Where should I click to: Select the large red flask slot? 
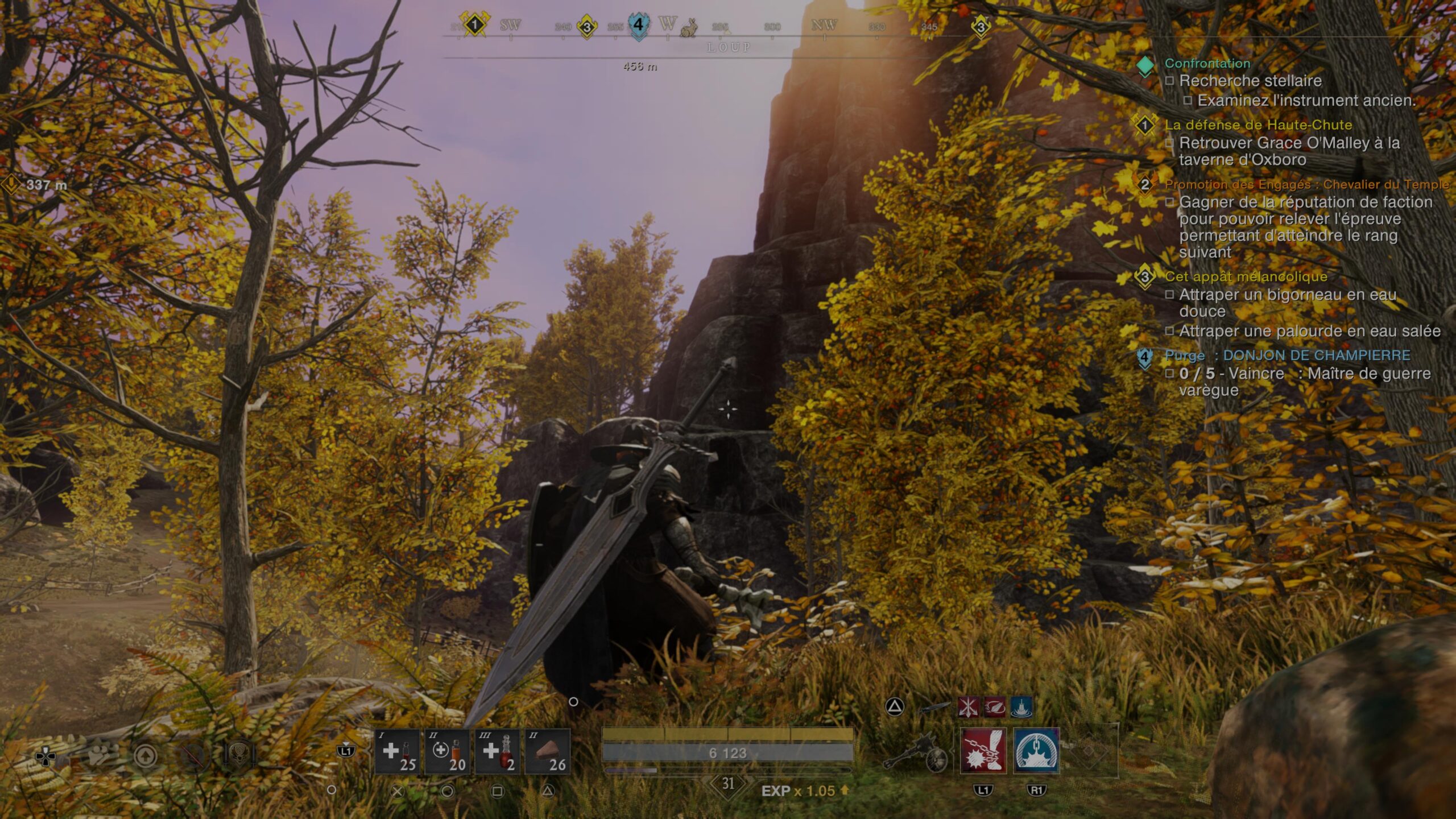point(497,751)
